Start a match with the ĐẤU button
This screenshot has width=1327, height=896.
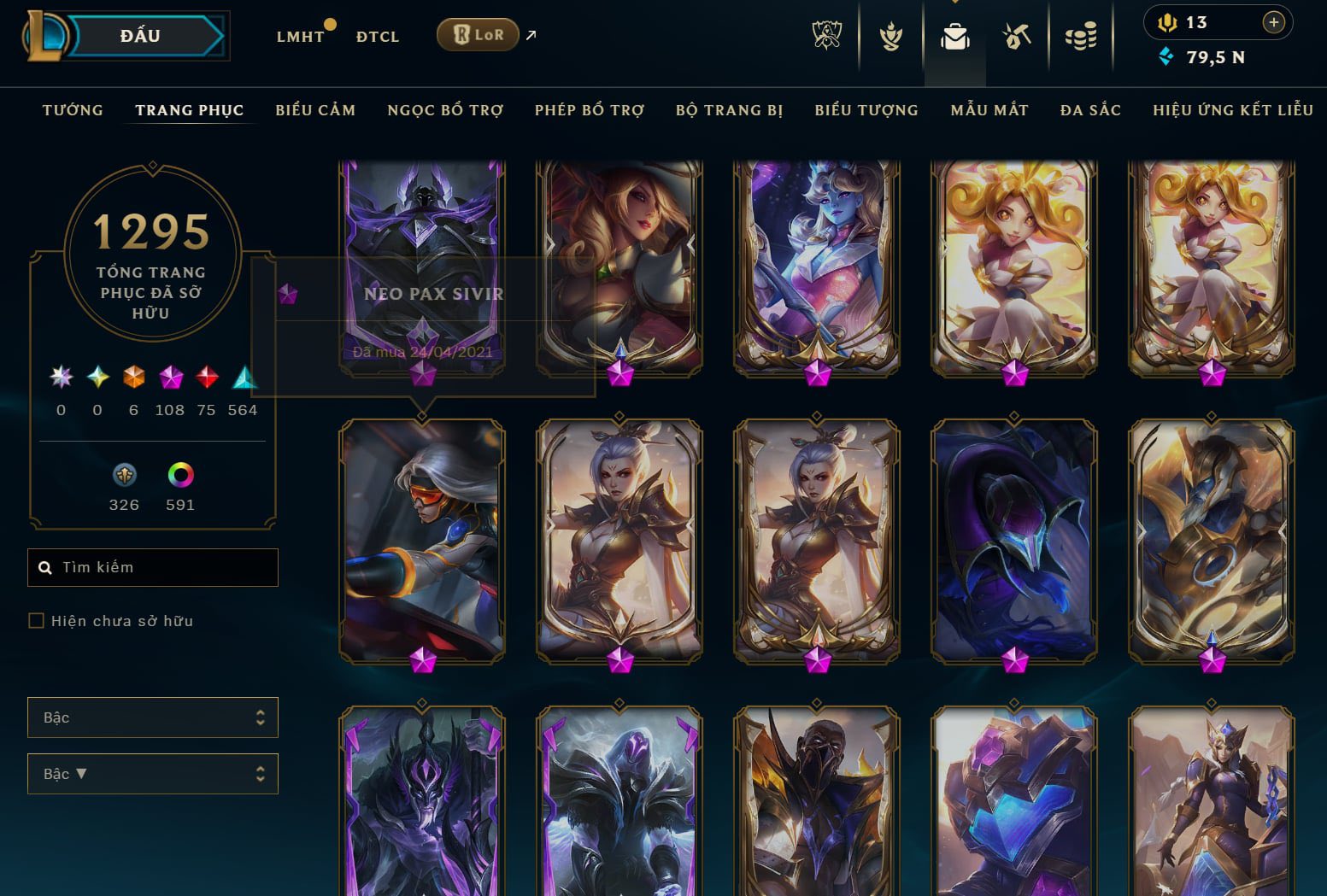pos(141,36)
